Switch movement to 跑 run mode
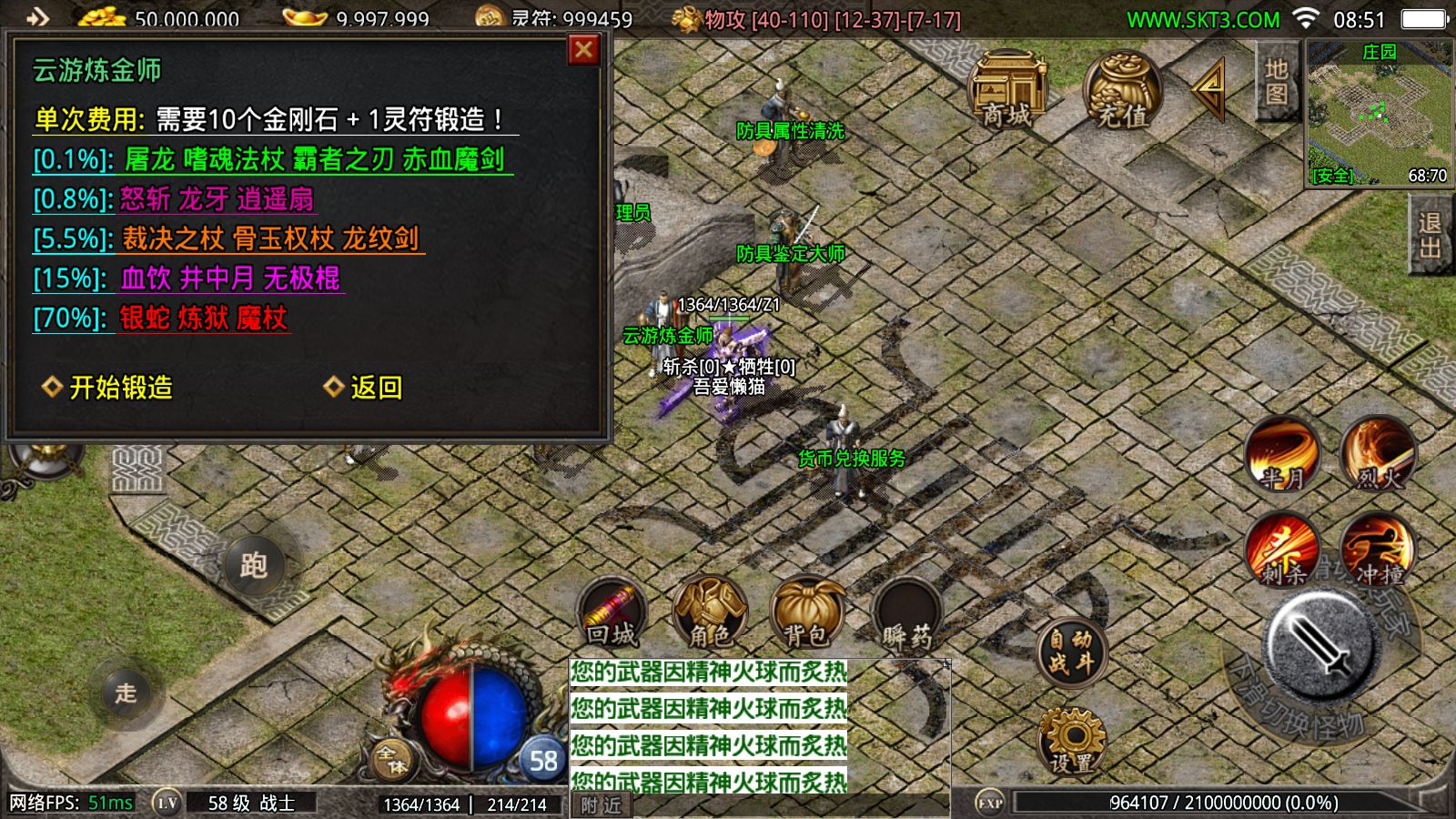 [254, 566]
